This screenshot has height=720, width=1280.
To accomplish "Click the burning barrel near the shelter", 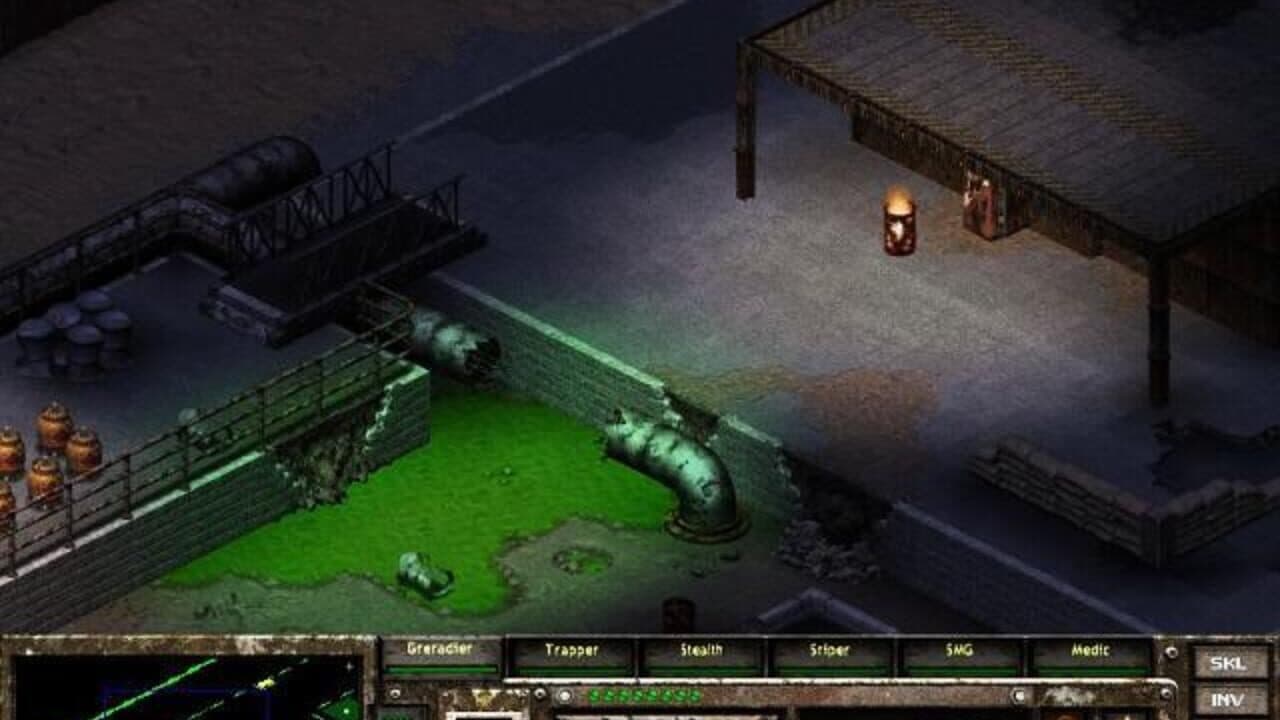I will [x=897, y=220].
